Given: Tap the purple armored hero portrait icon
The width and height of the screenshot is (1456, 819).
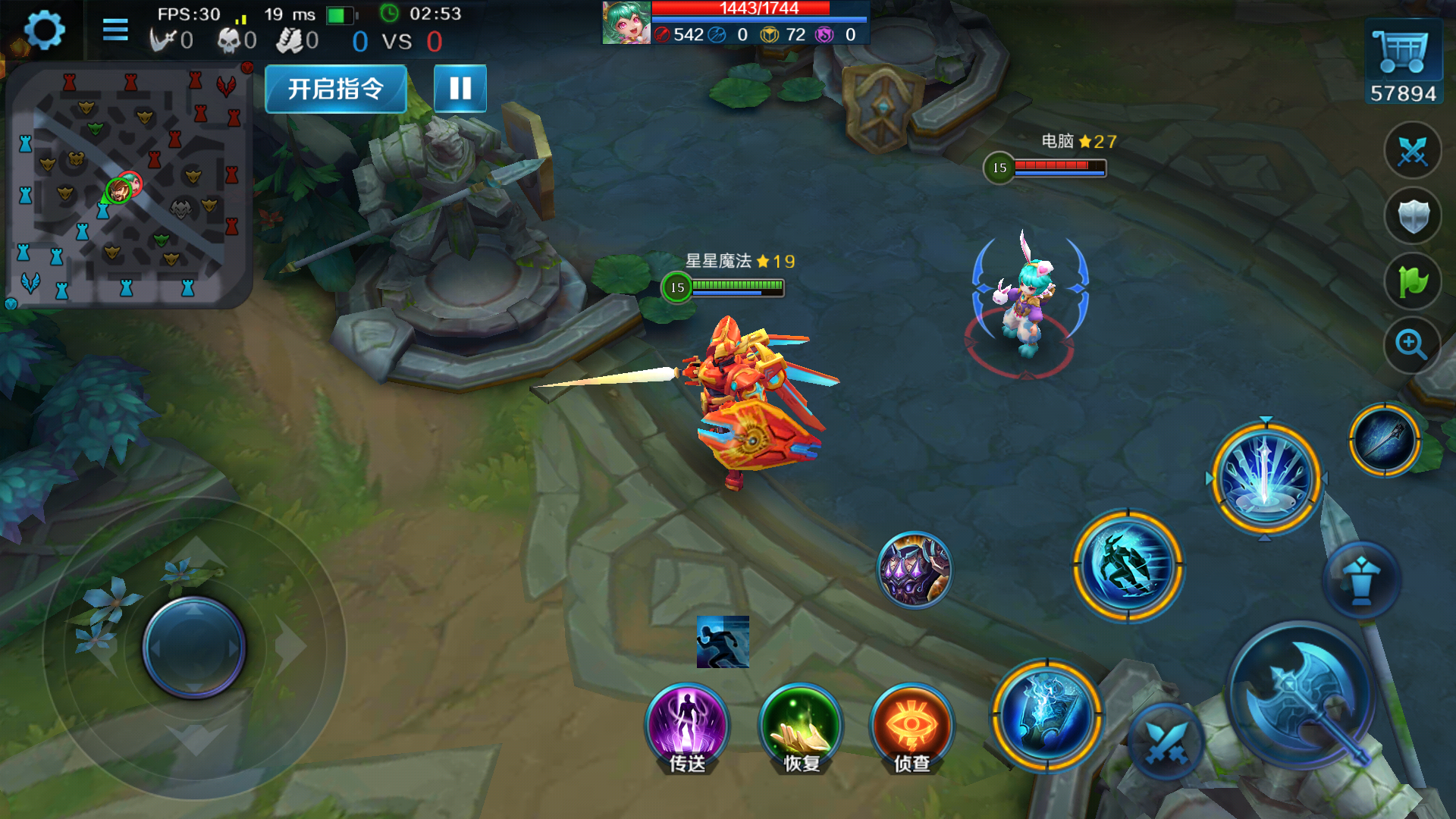Looking at the screenshot, I should [x=915, y=570].
